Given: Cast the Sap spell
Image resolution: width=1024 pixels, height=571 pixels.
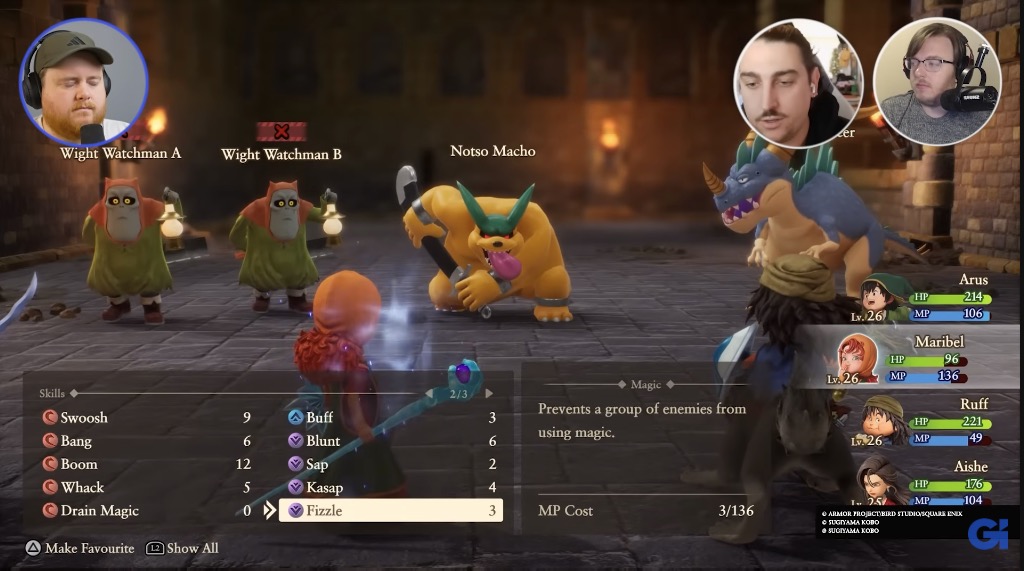Looking at the screenshot, I should coord(317,464).
